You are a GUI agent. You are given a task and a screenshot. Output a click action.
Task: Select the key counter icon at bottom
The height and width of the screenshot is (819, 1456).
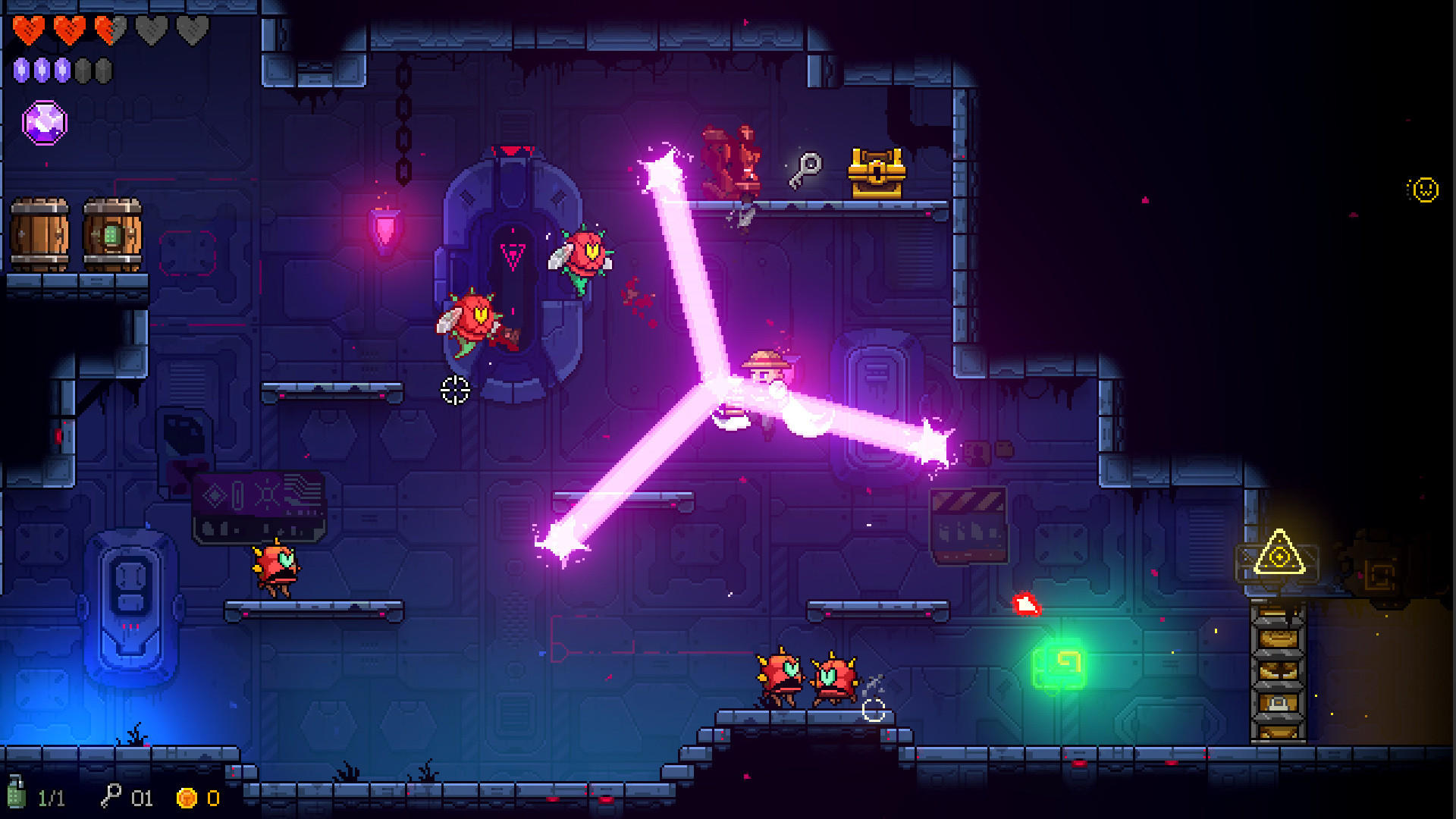(112, 798)
